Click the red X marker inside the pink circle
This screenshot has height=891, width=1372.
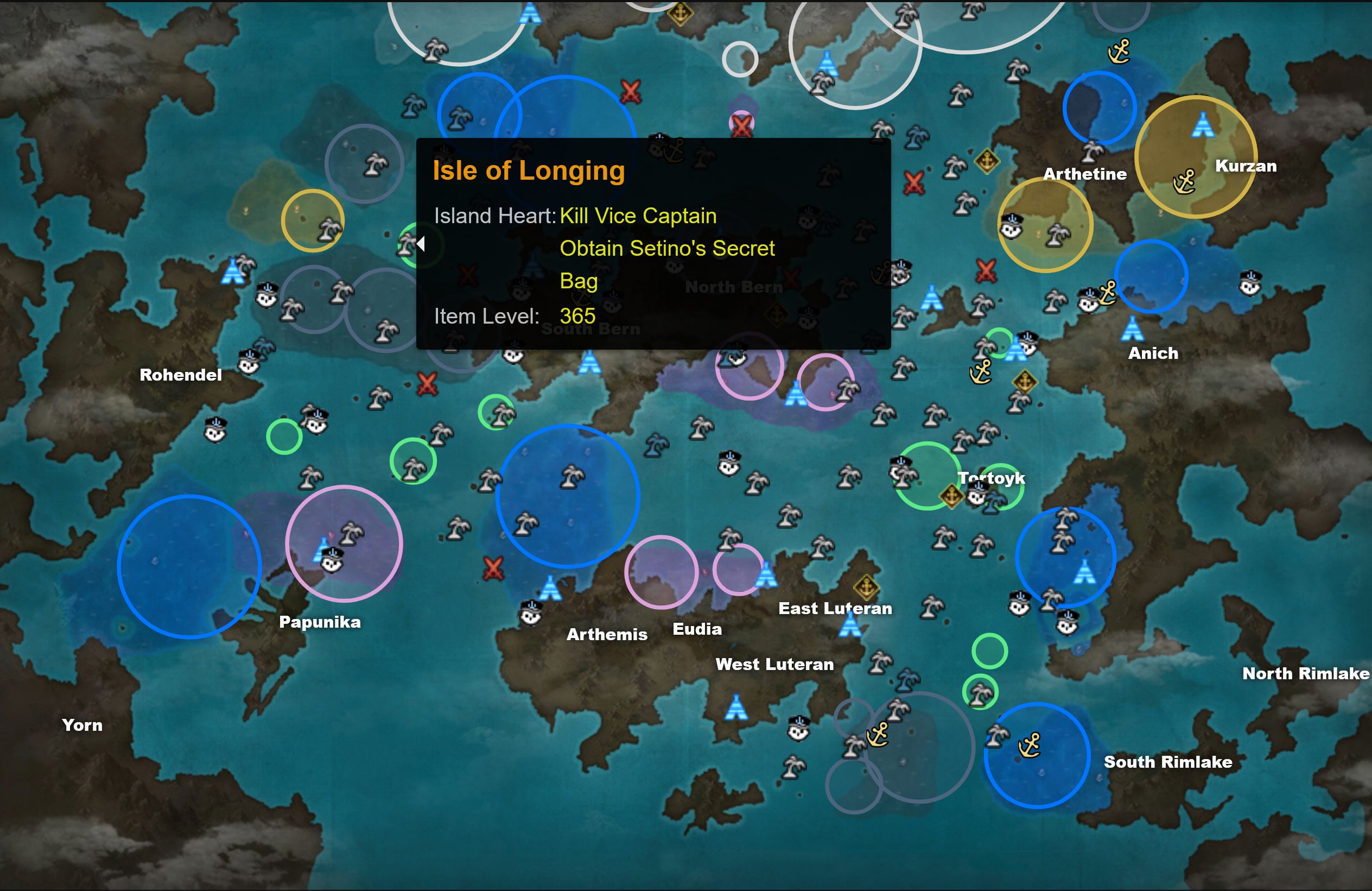[x=741, y=124]
